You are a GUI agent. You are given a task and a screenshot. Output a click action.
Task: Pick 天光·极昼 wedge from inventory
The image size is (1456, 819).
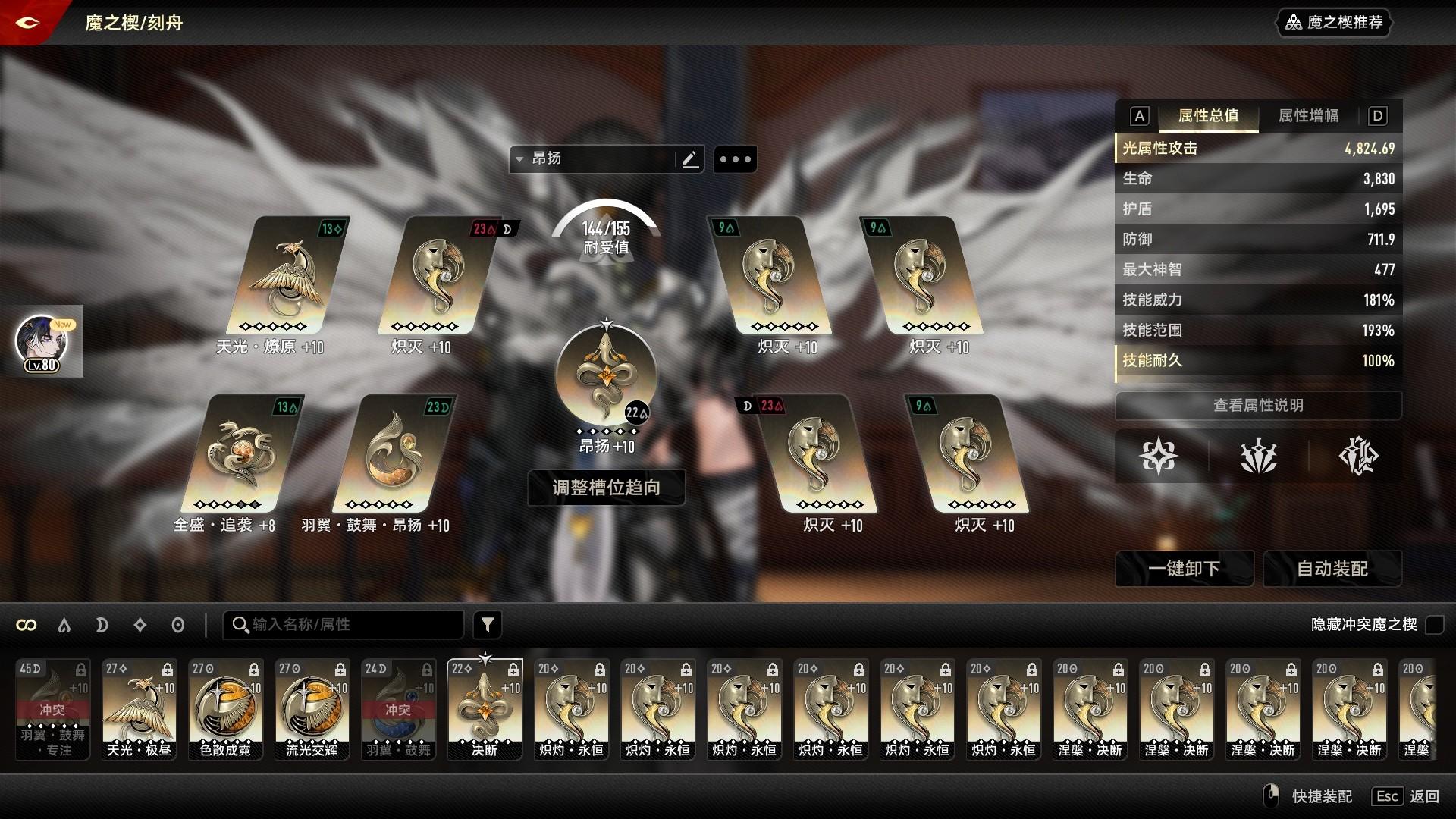coord(139,709)
